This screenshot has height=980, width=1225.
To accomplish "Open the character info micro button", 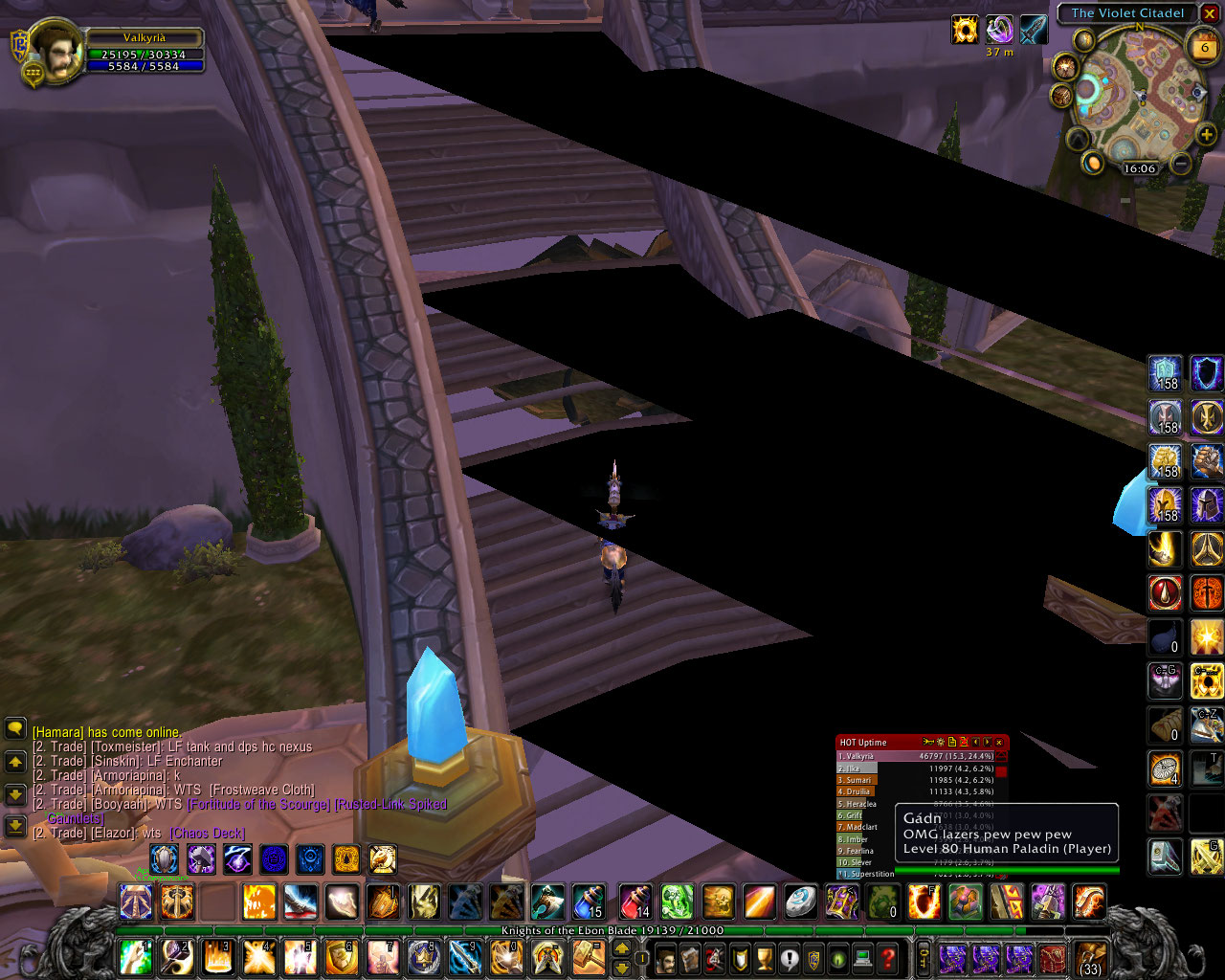I will [x=665, y=956].
